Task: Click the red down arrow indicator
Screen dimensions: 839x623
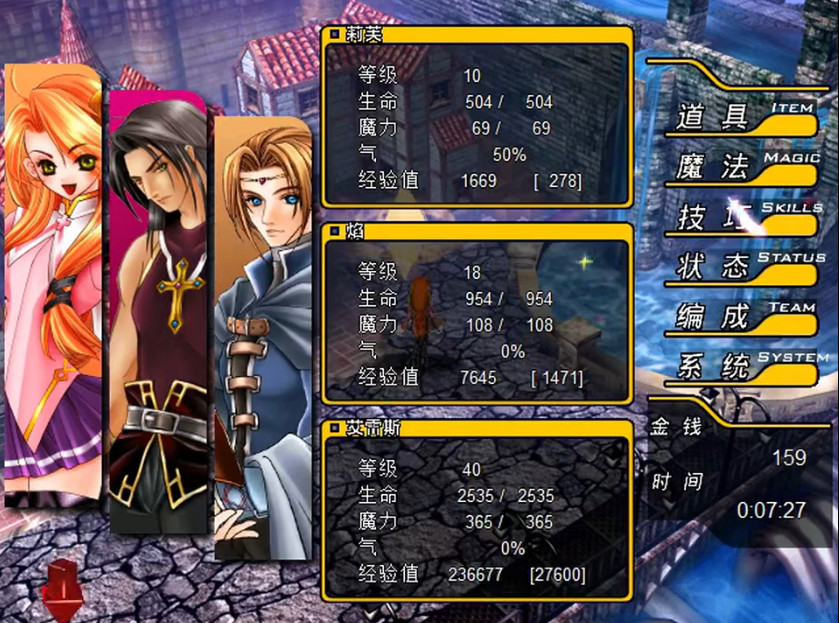Action: (x=63, y=585)
